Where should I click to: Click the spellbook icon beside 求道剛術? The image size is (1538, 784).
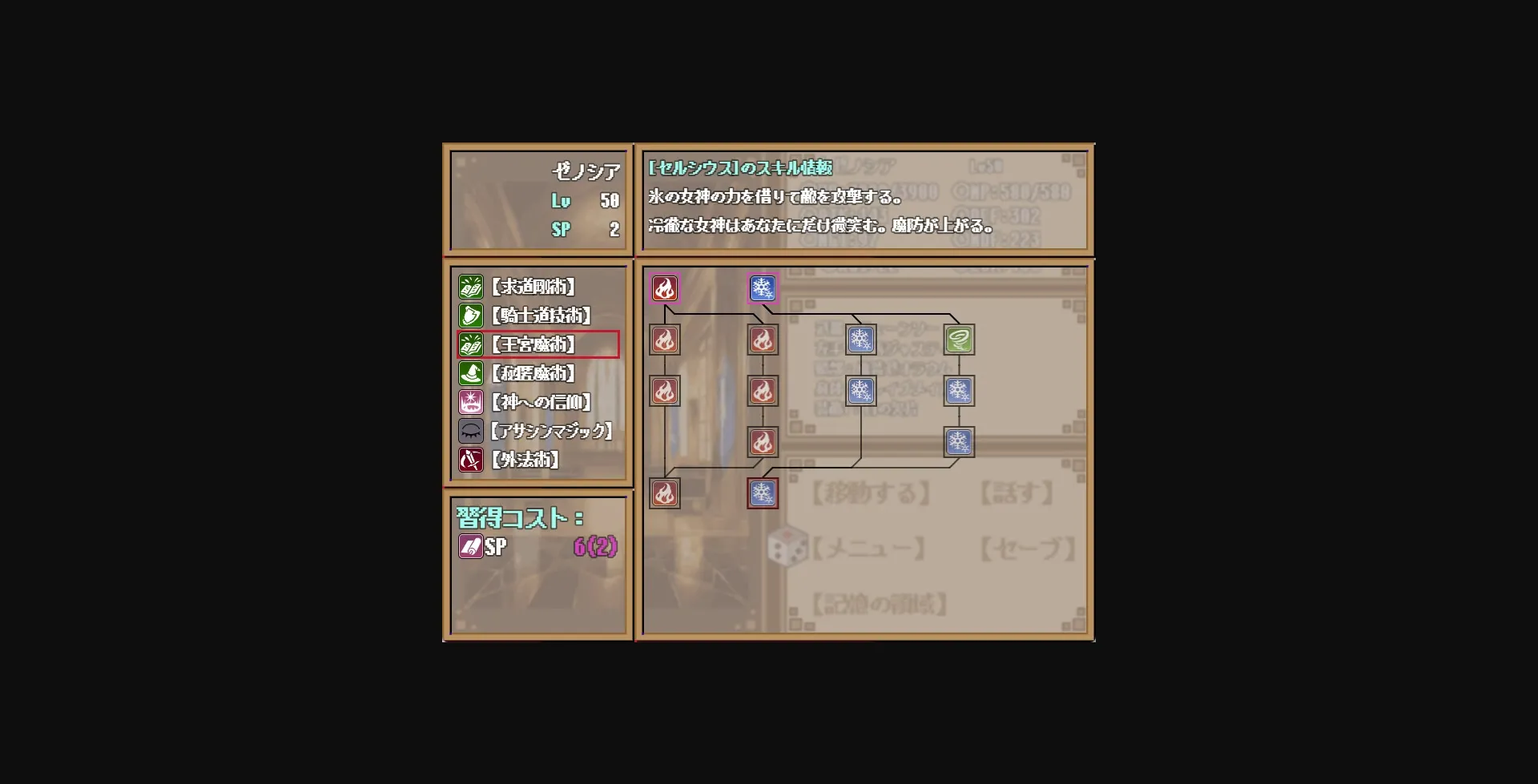click(x=471, y=287)
